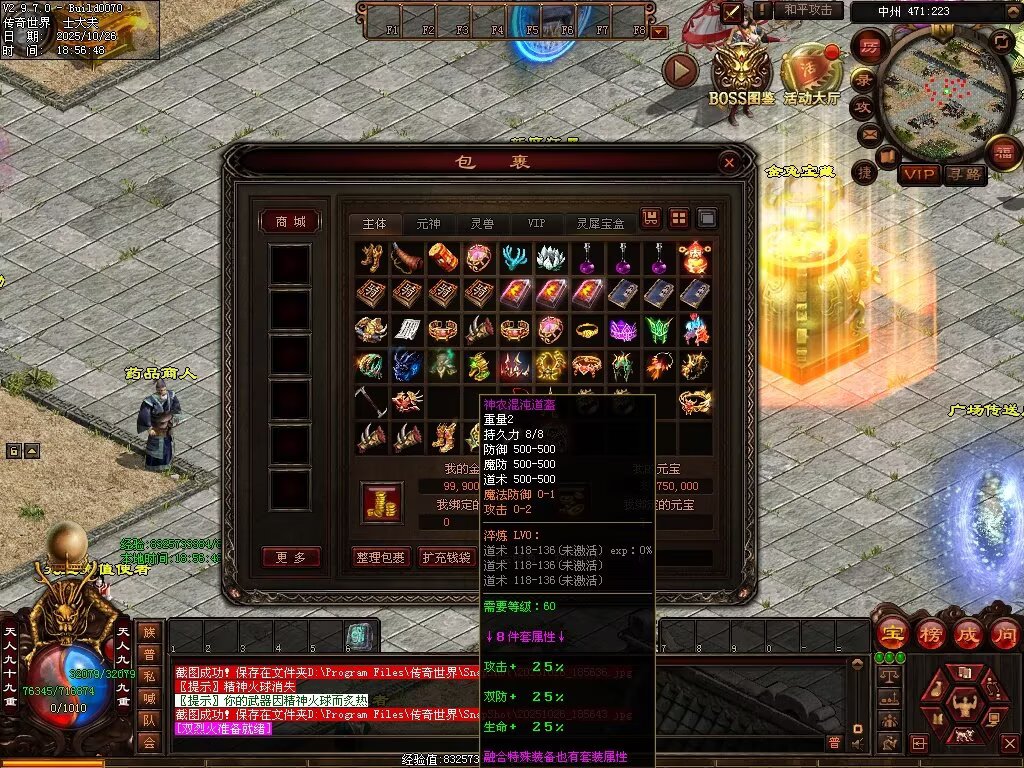Click the 整理包裹 sort button
Screen dimensions: 1024x768
[x=381, y=557]
